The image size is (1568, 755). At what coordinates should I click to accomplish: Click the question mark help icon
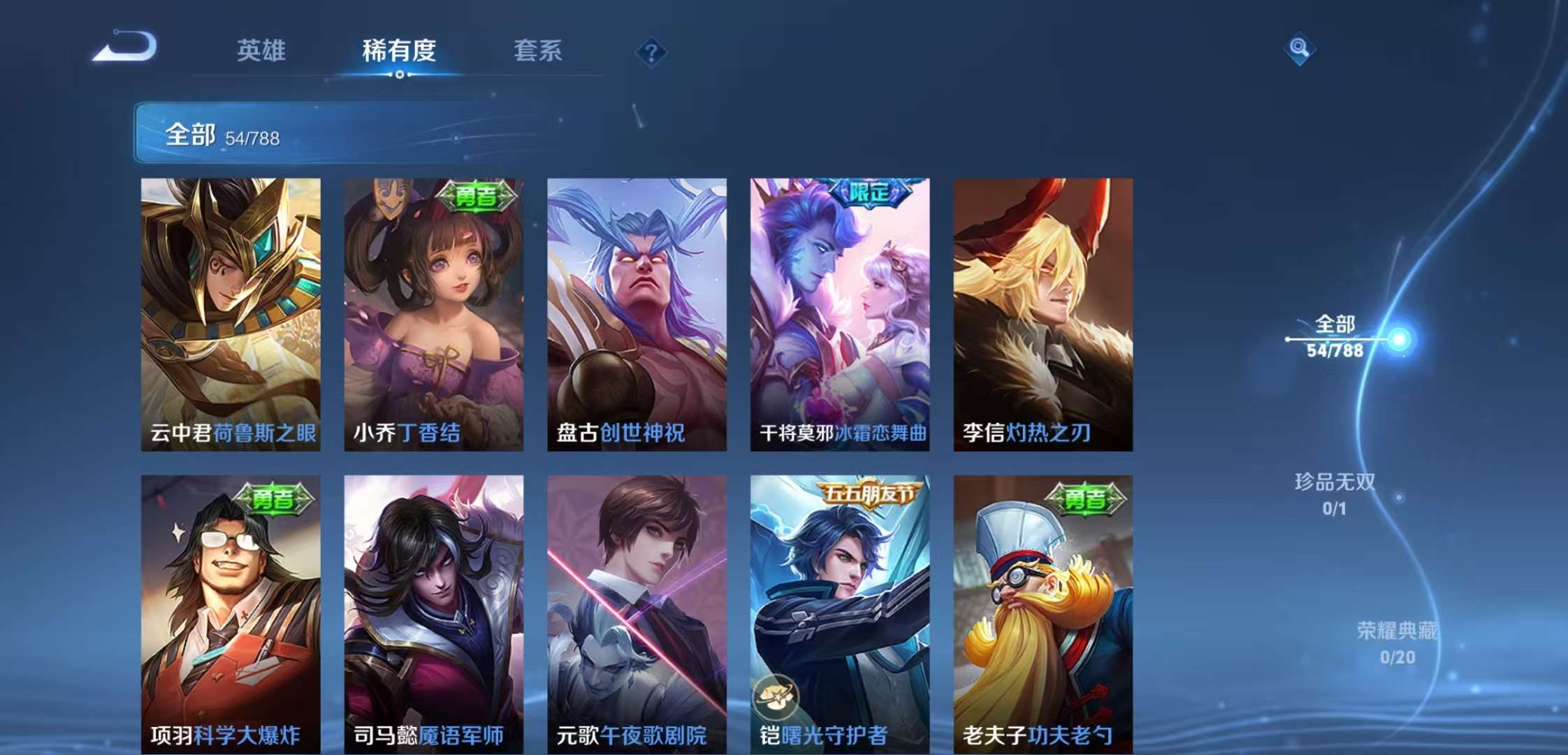[651, 52]
